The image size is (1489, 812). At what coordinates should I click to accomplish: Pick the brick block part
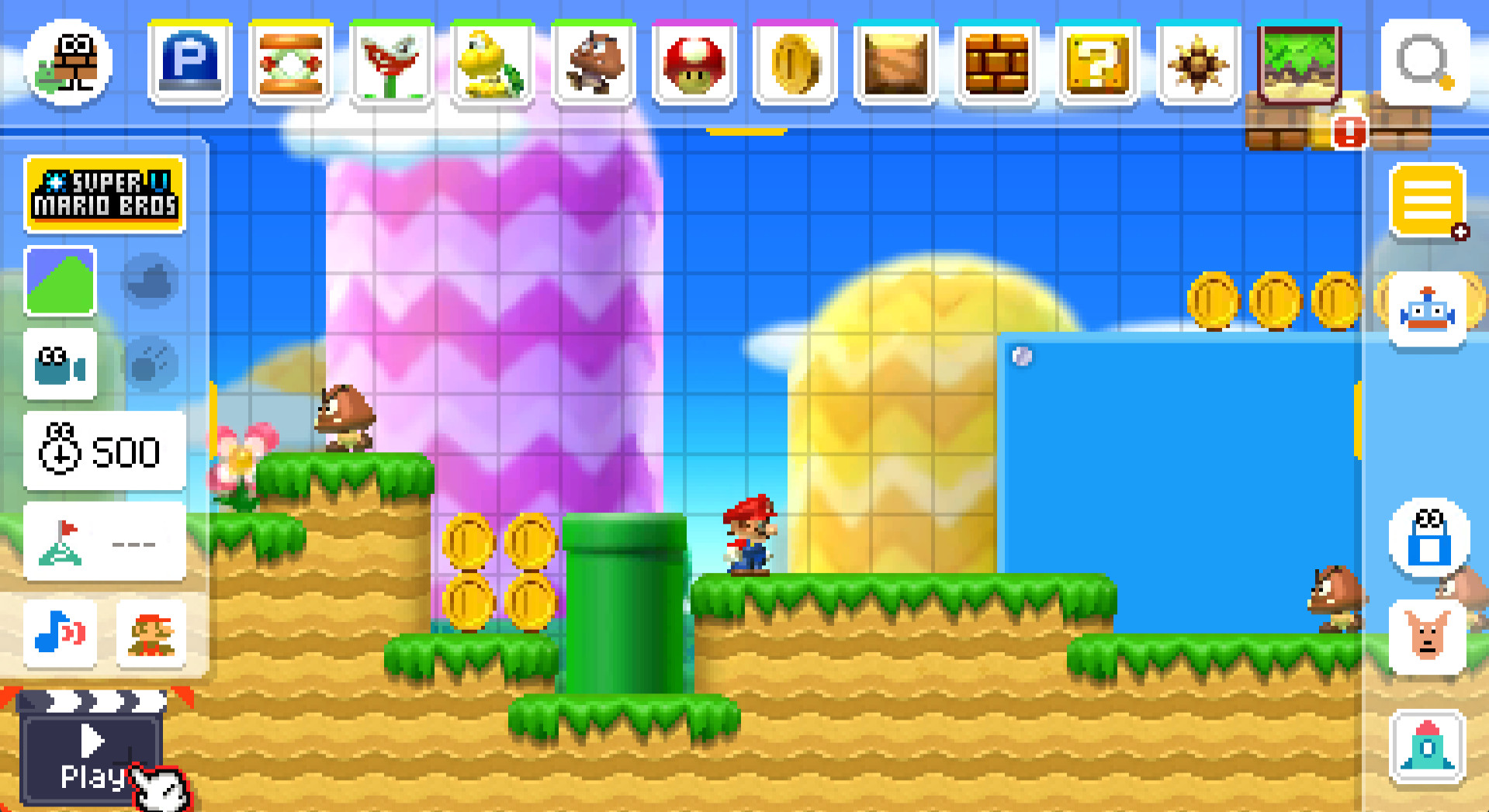tap(997, 64)
